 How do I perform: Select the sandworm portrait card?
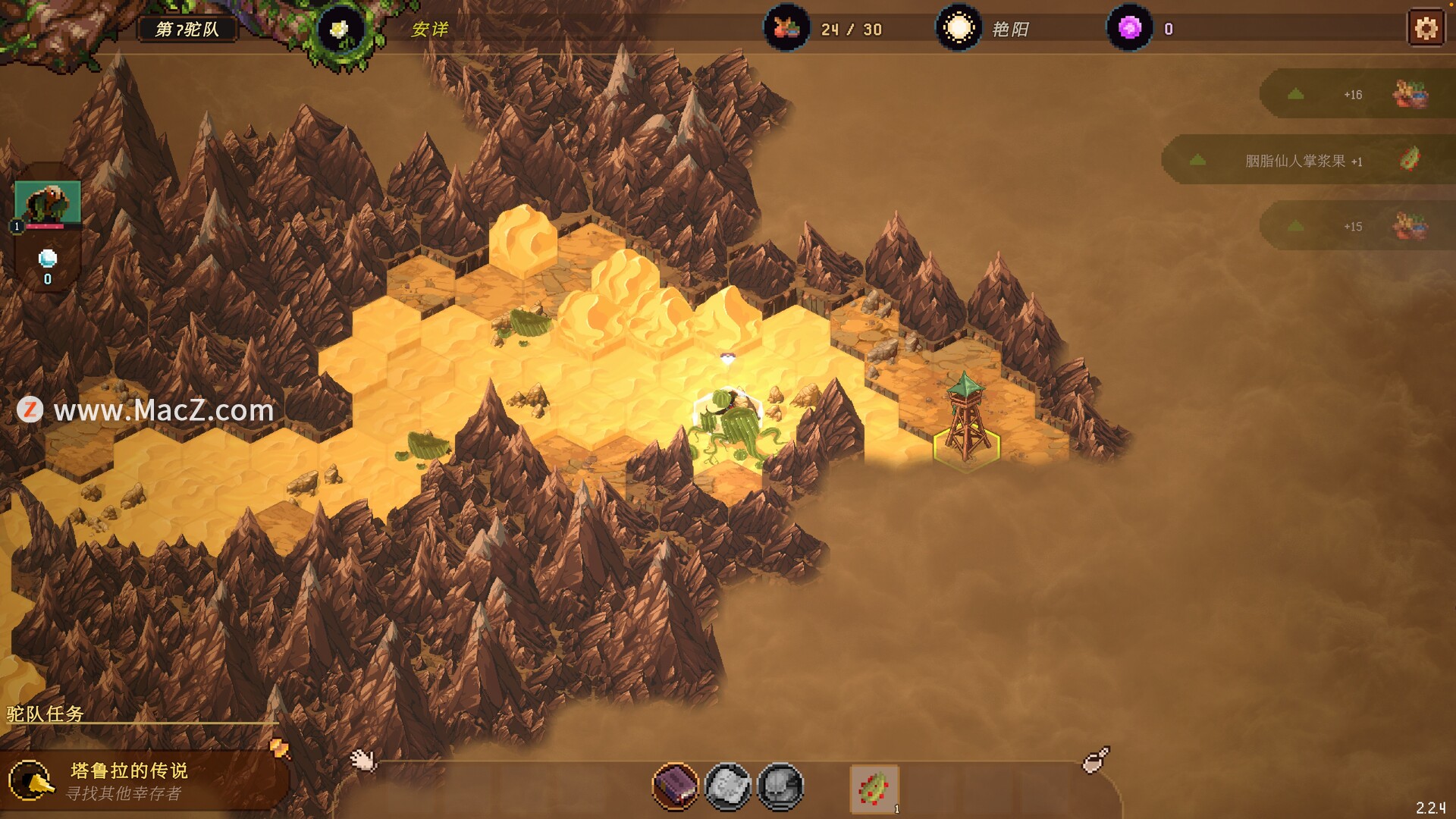pyautogui.click(x=47, y=203)
